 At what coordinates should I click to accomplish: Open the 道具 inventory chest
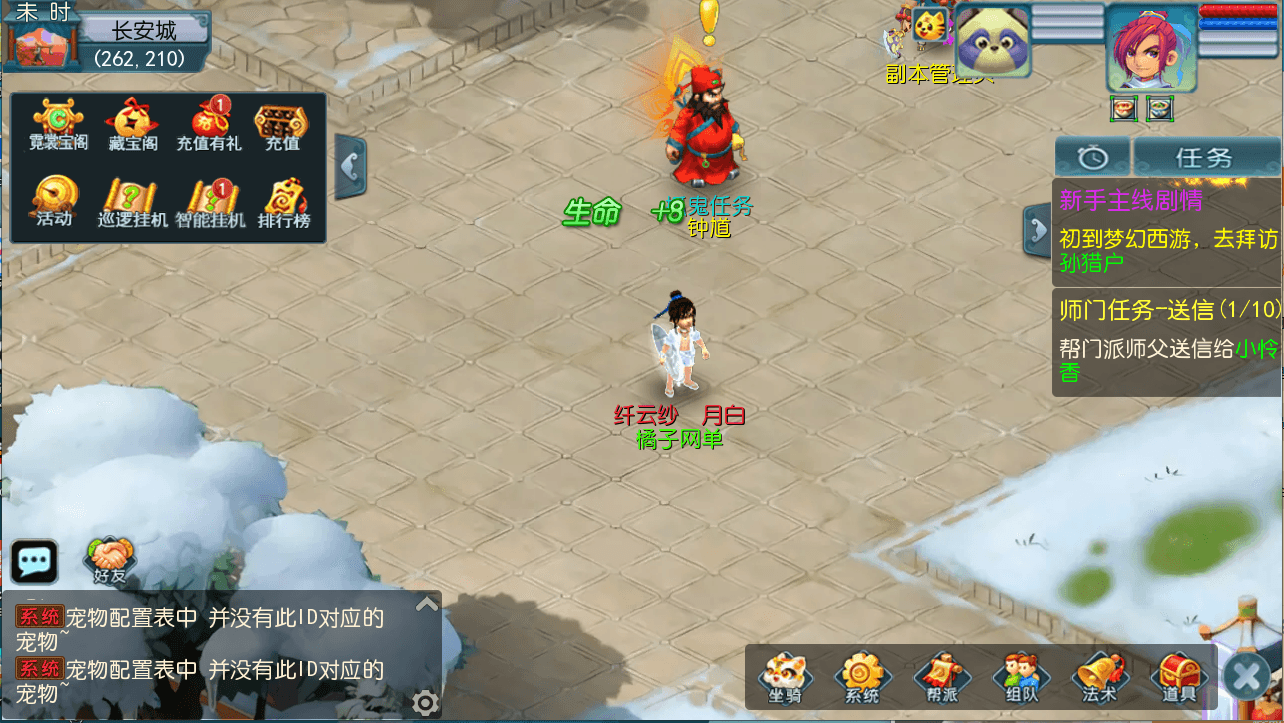pyautogui.click(x=1179, y=678)
